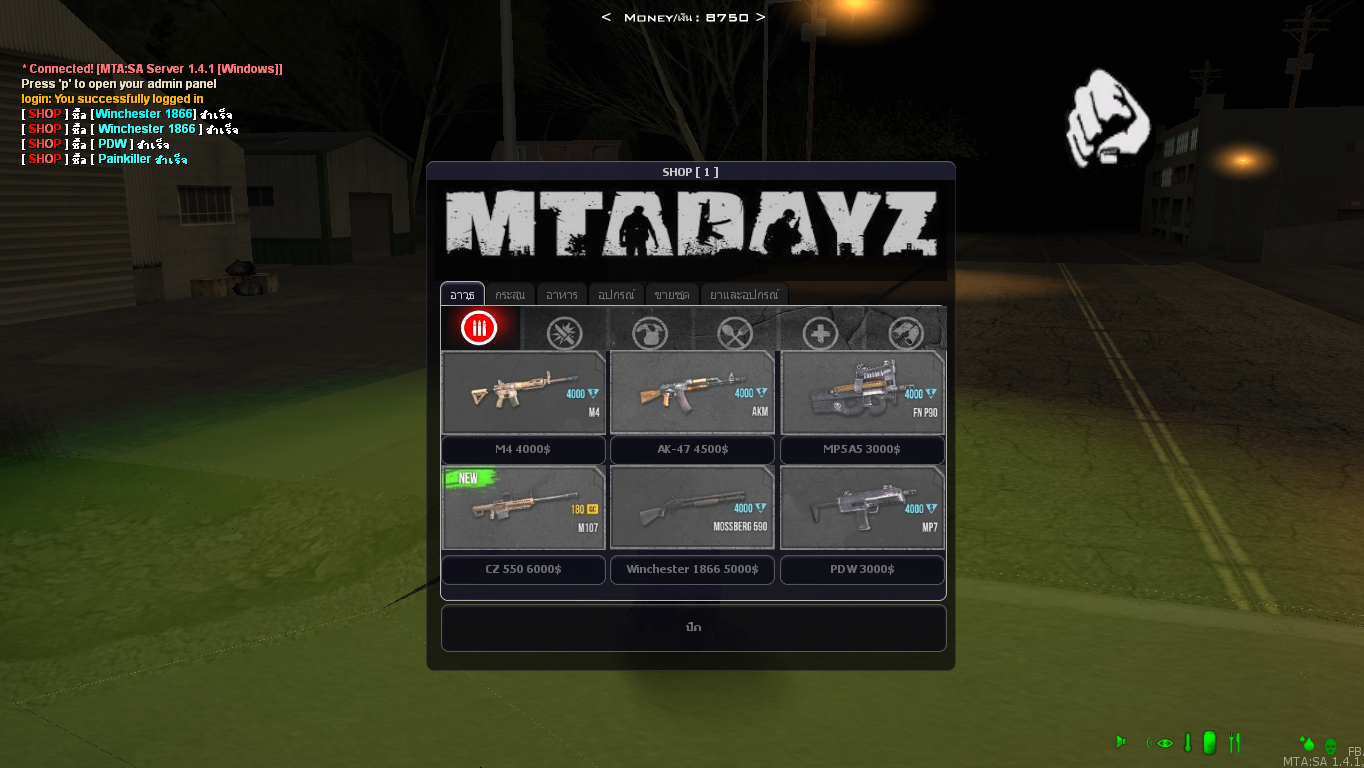Open the medical cross category icon

[x=820, y=332]
